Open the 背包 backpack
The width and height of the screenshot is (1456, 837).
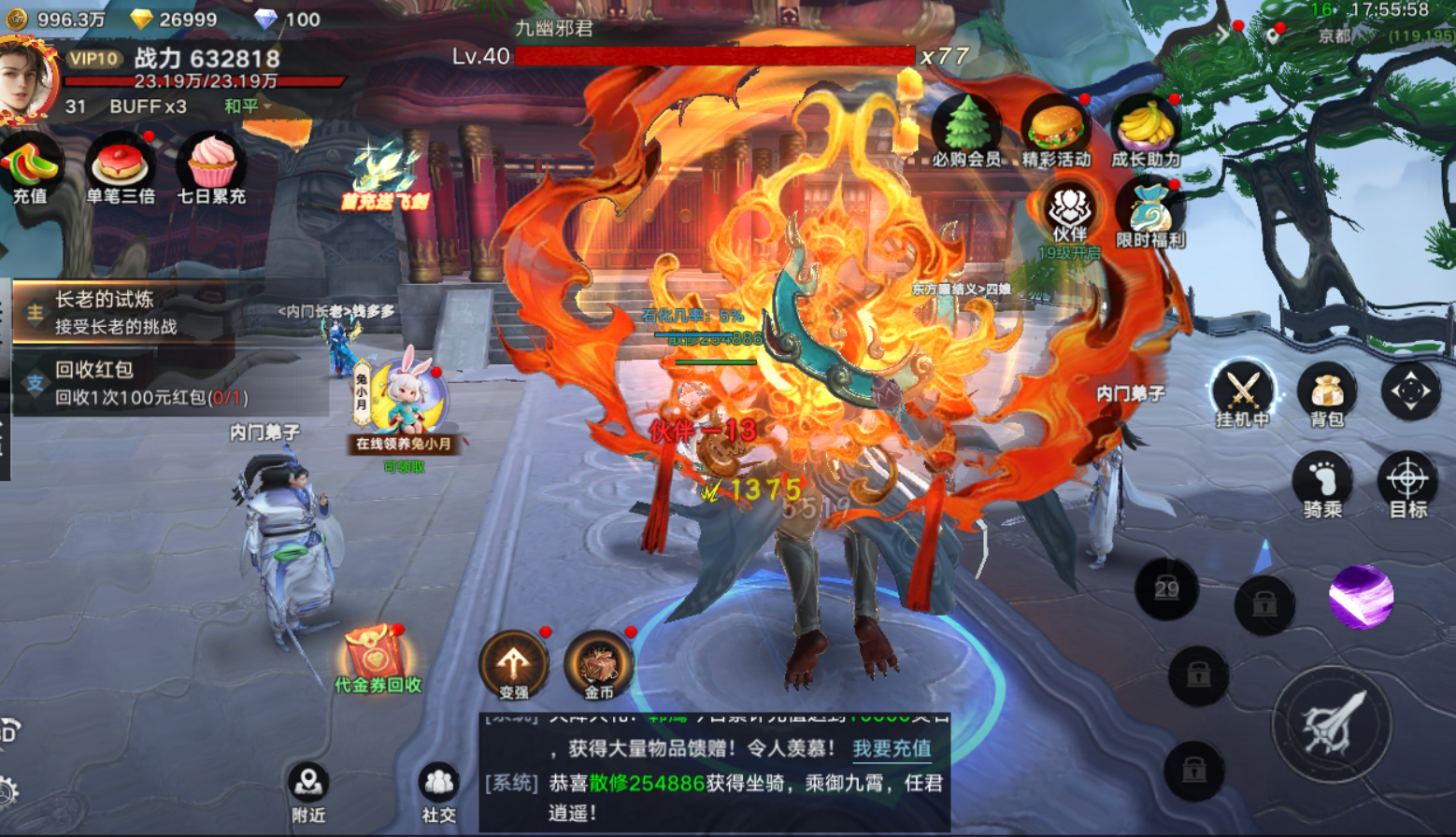(x=1327, y=394)
